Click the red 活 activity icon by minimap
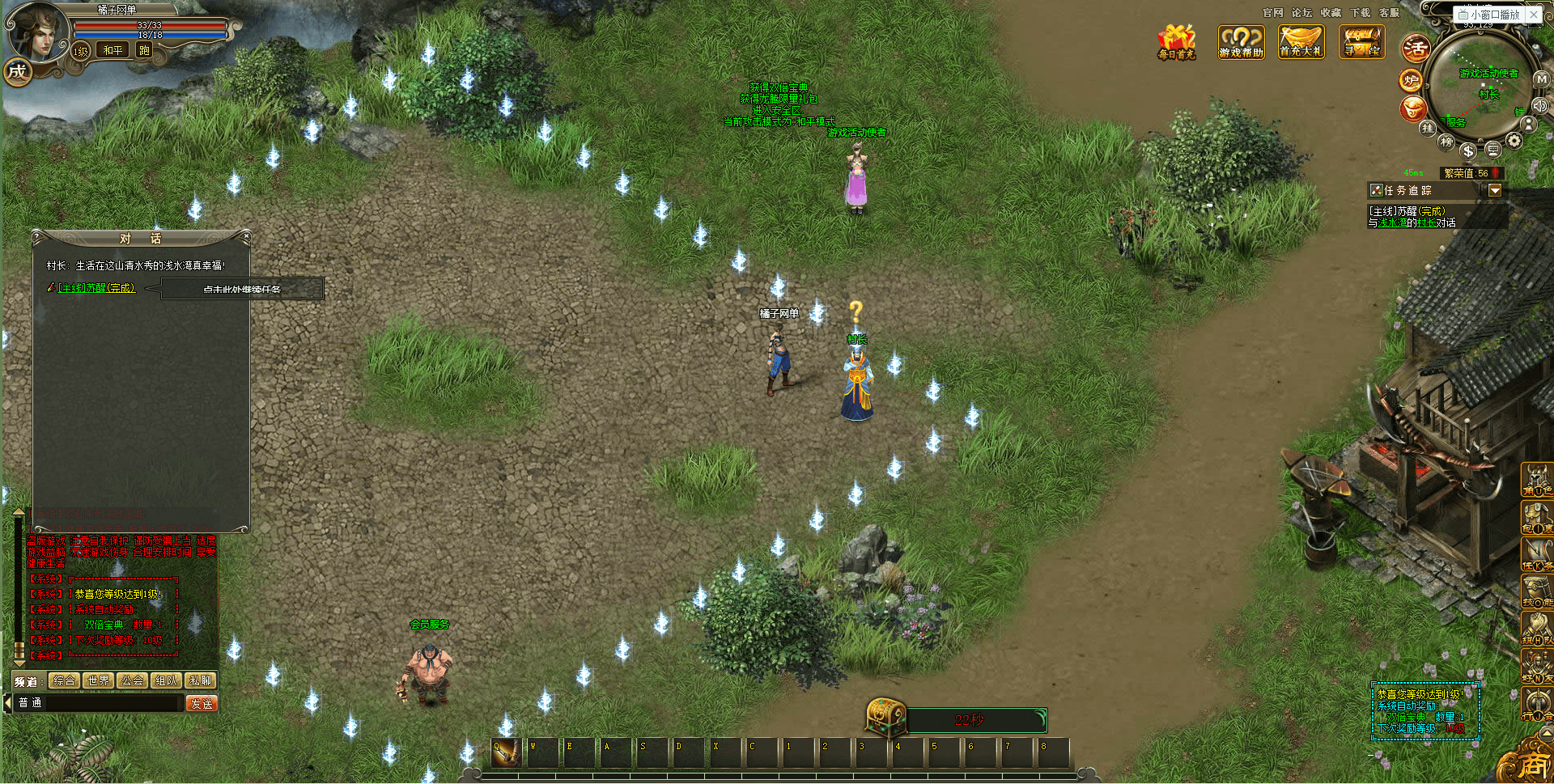The width and height of the screenshot is (1554, 784). click(x=1416, y=49)
